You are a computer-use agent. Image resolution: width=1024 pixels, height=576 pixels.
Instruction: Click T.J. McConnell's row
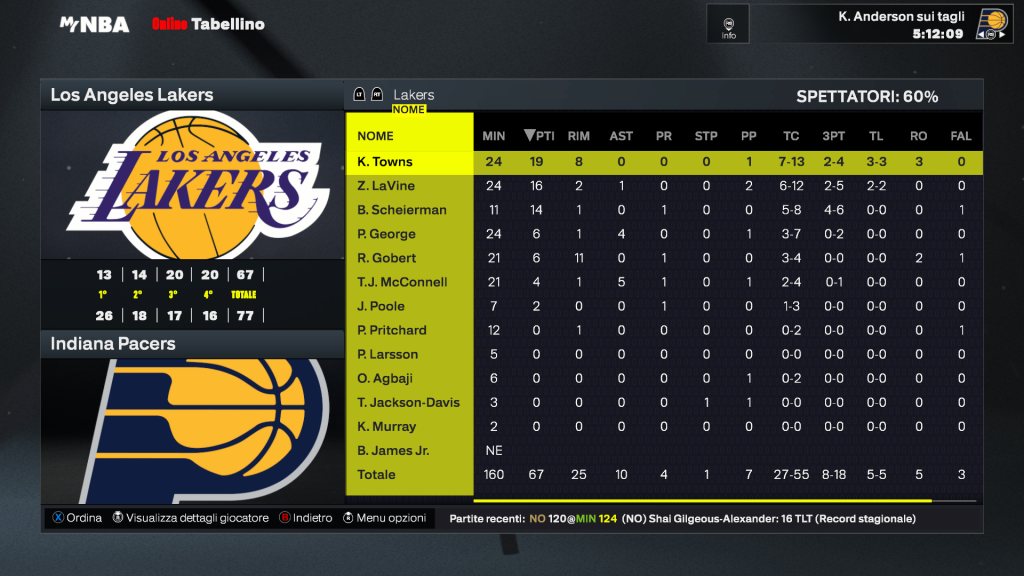point(402,282)
